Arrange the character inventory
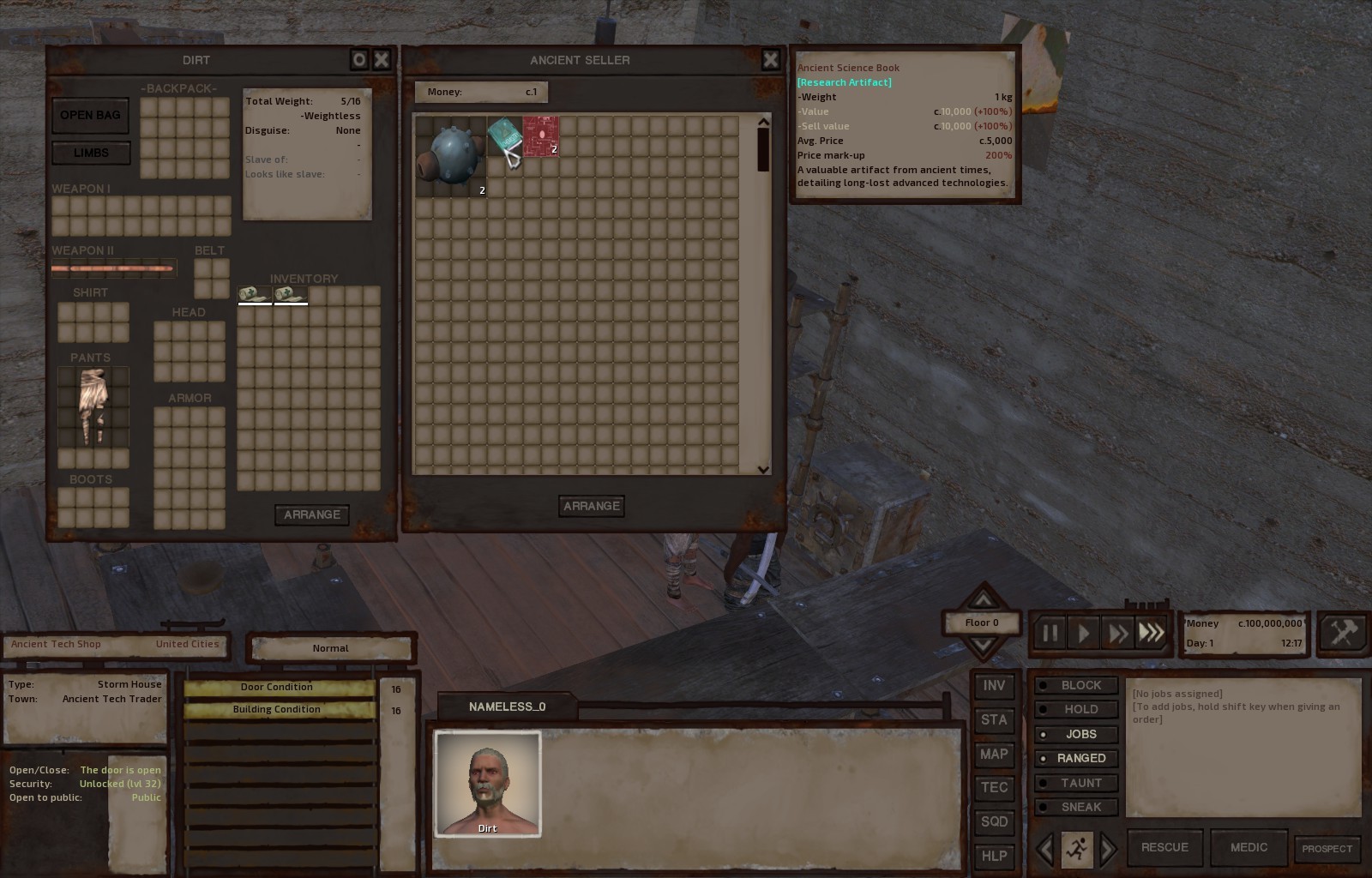The image size is (1372, 878). point(311,514)
